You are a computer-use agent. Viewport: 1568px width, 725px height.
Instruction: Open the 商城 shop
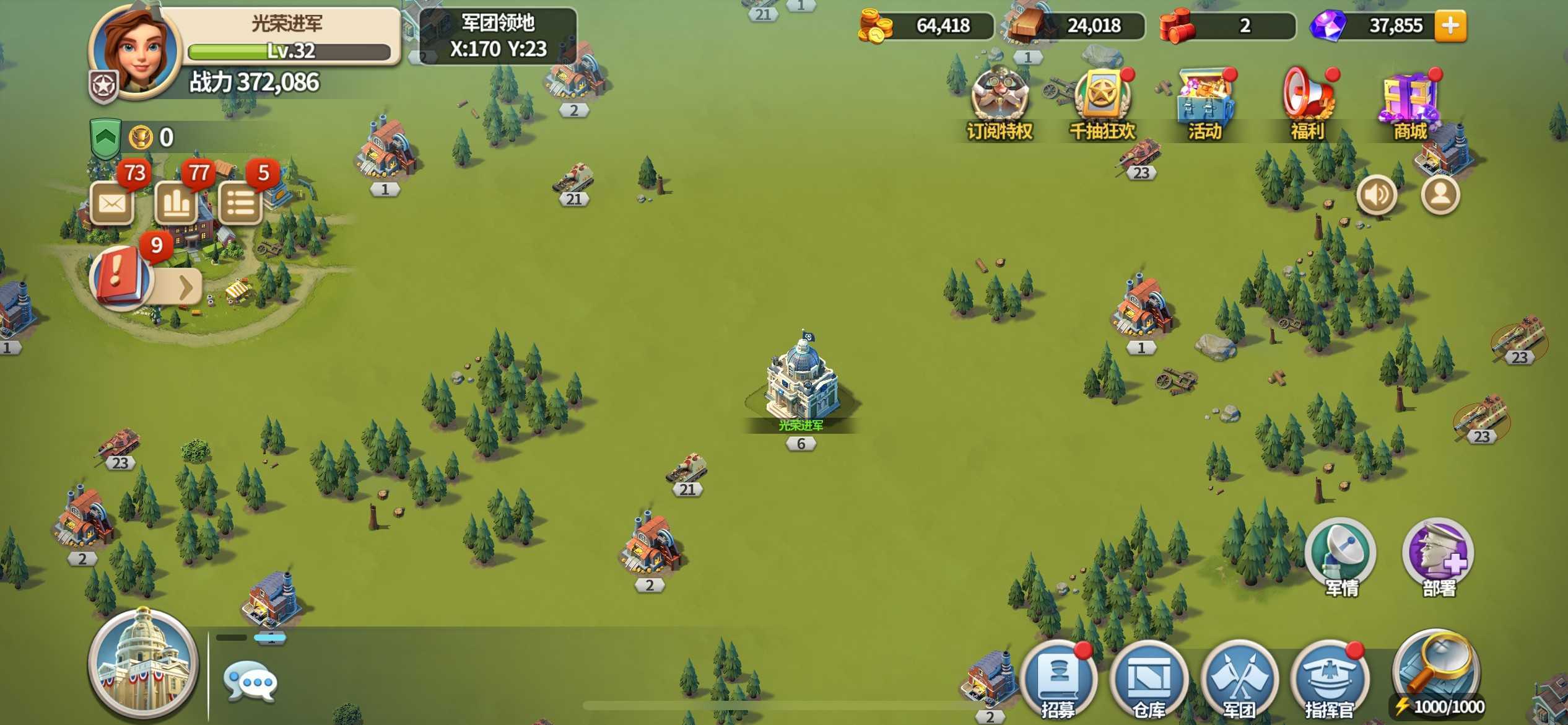tap(1410, 102)
